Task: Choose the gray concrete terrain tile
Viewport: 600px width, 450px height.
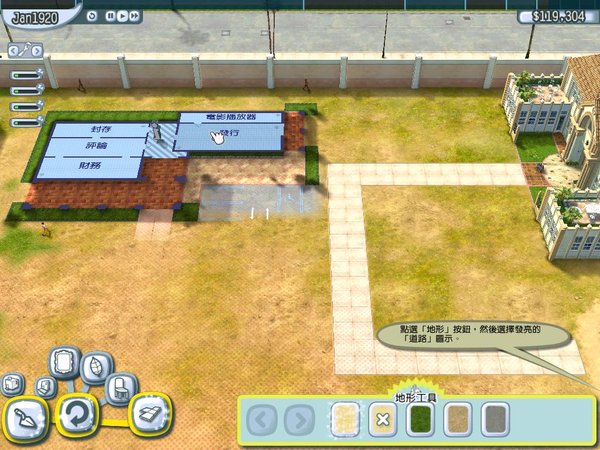Action: [497, 420]
